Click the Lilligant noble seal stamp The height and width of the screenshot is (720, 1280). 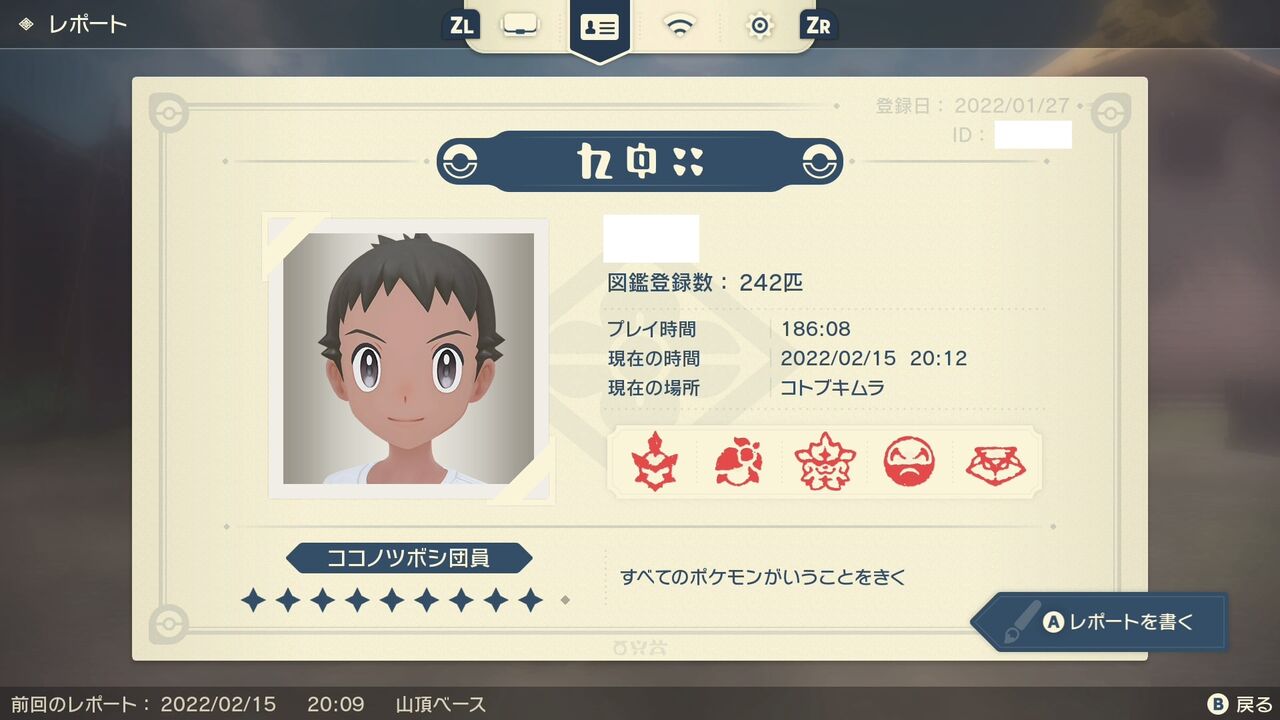739,462
